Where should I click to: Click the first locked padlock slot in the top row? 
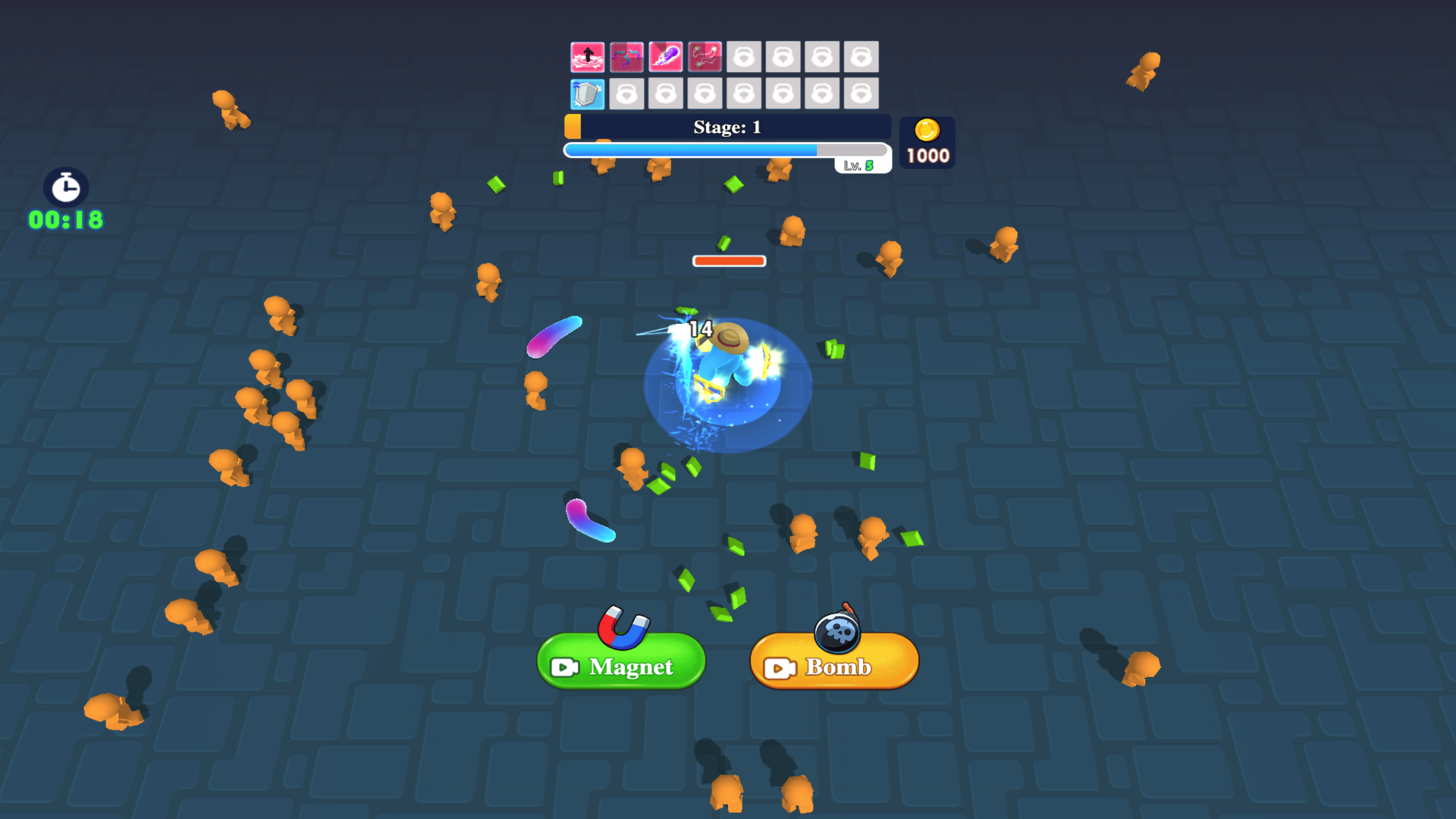pos(744,57)
